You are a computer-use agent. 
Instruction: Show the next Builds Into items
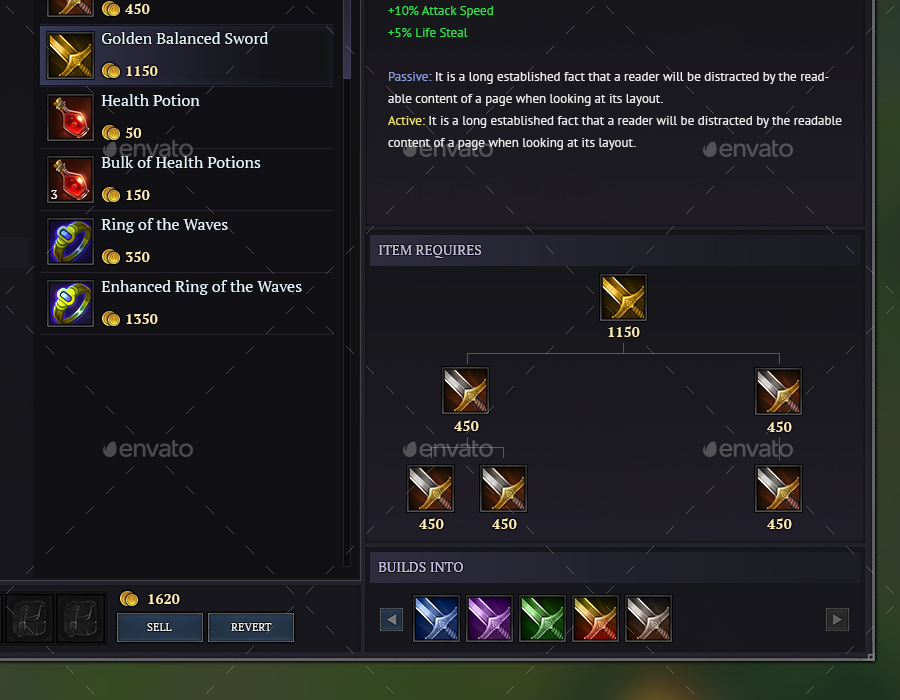pos(837,620)
